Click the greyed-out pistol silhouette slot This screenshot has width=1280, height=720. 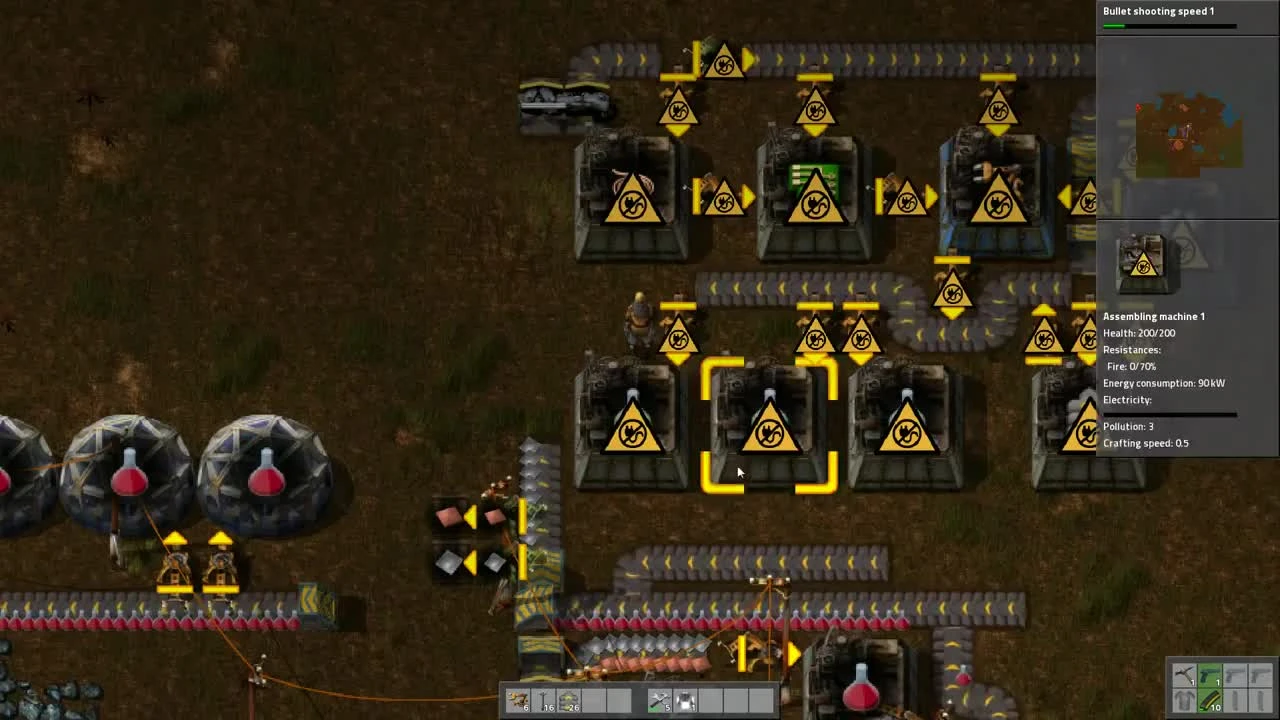tap(1236, 675)
